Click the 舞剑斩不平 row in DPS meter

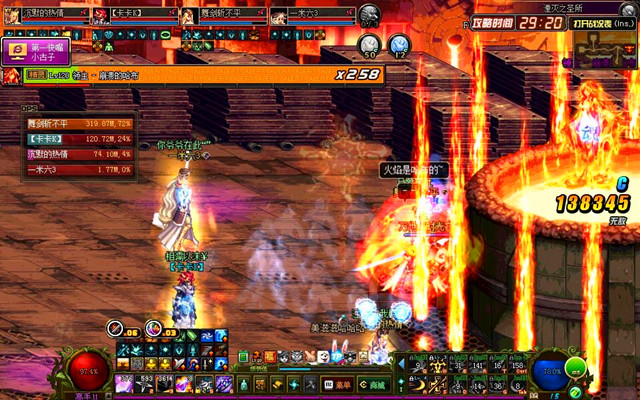76,124
